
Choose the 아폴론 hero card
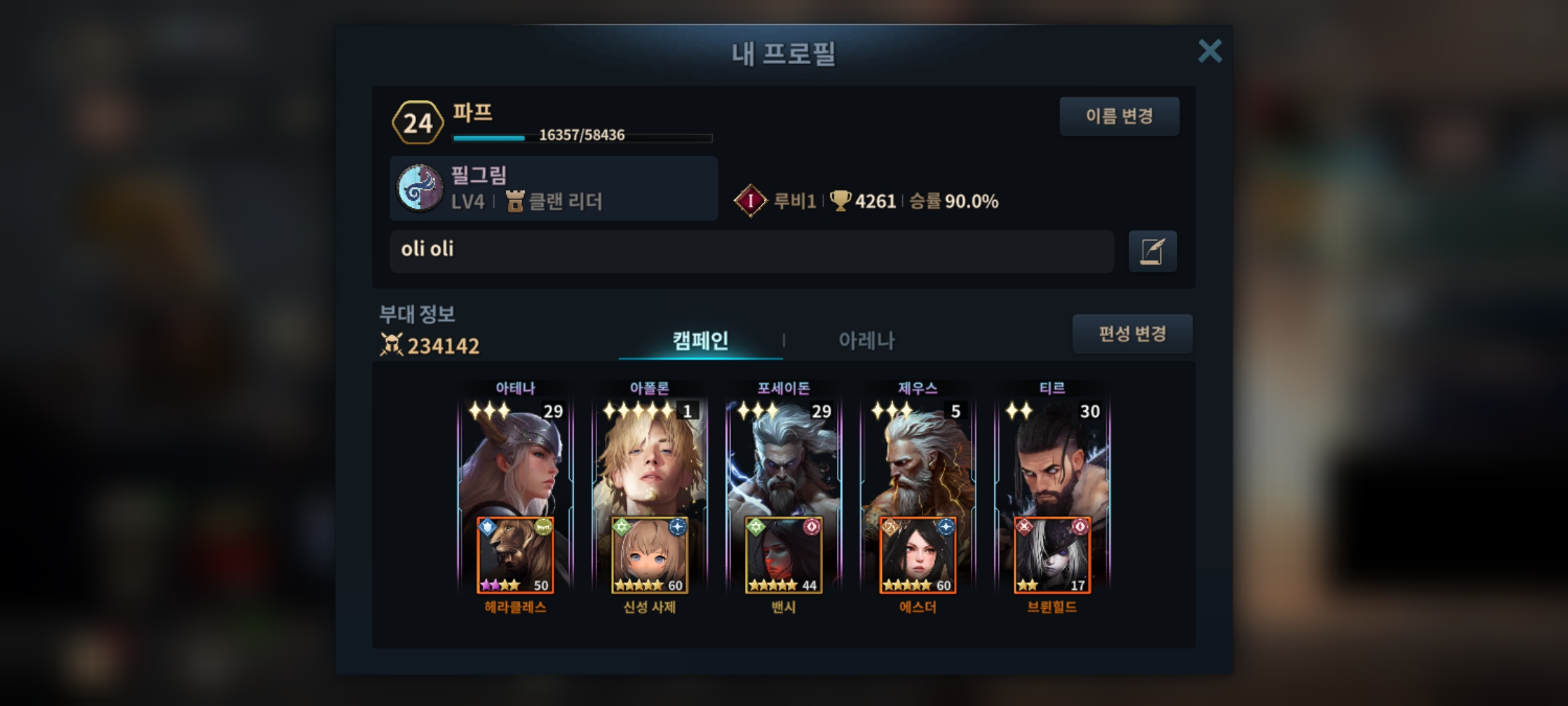point(649,458)
